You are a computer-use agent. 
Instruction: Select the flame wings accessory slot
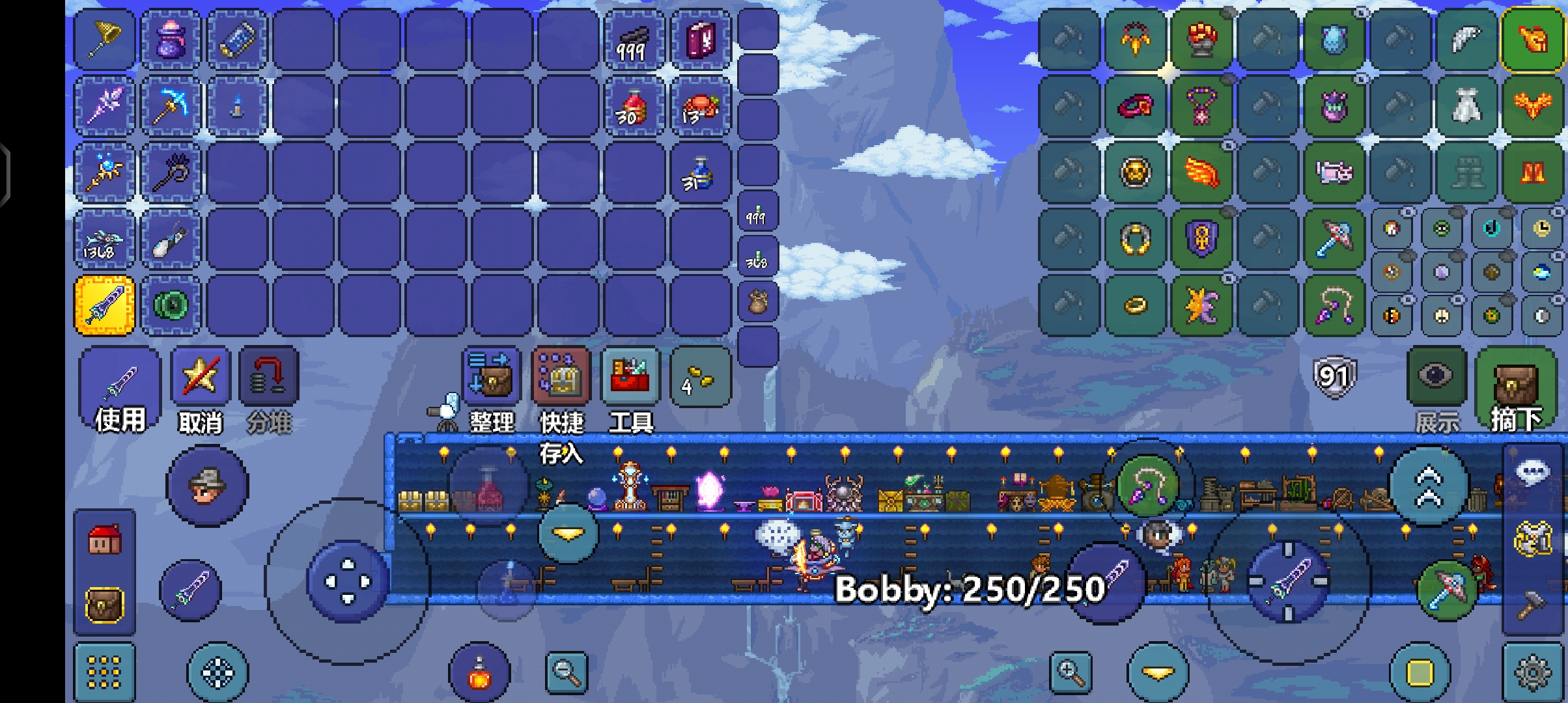[x=1201, y=172]
